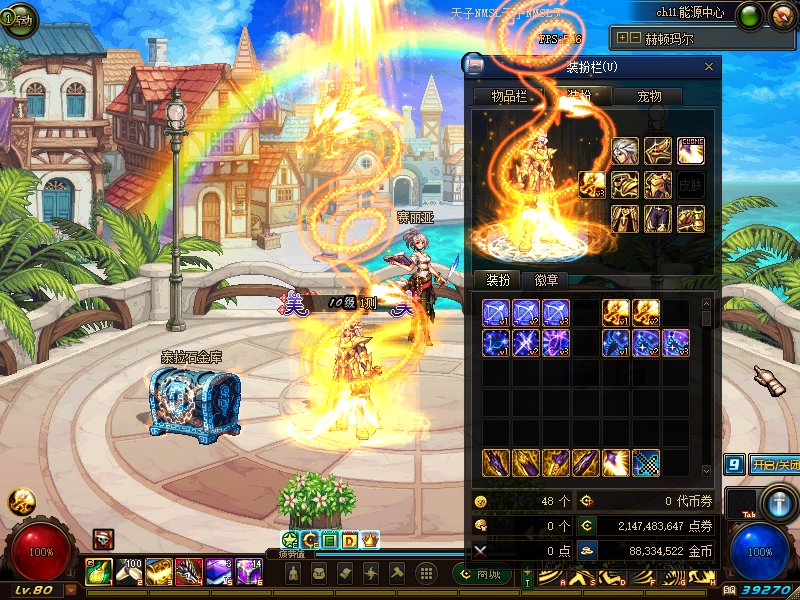Click the purple trousers costume slot
Screen dimensions: 800x600
click(x=658, y=218)
